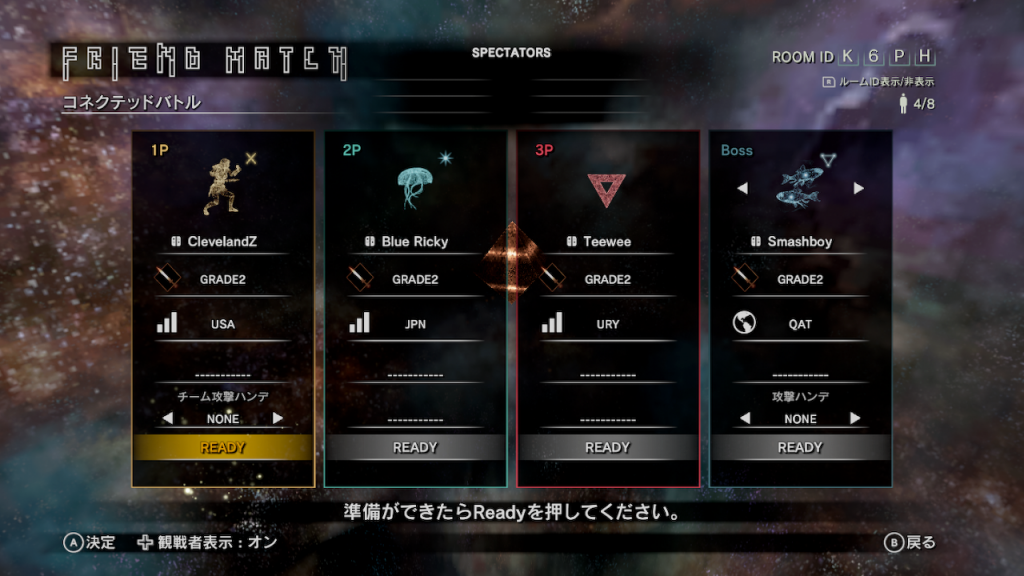The image size is (1024, 576).
Task: Select Teewee's red triangle avatar
Action: [x=606, y=188]
